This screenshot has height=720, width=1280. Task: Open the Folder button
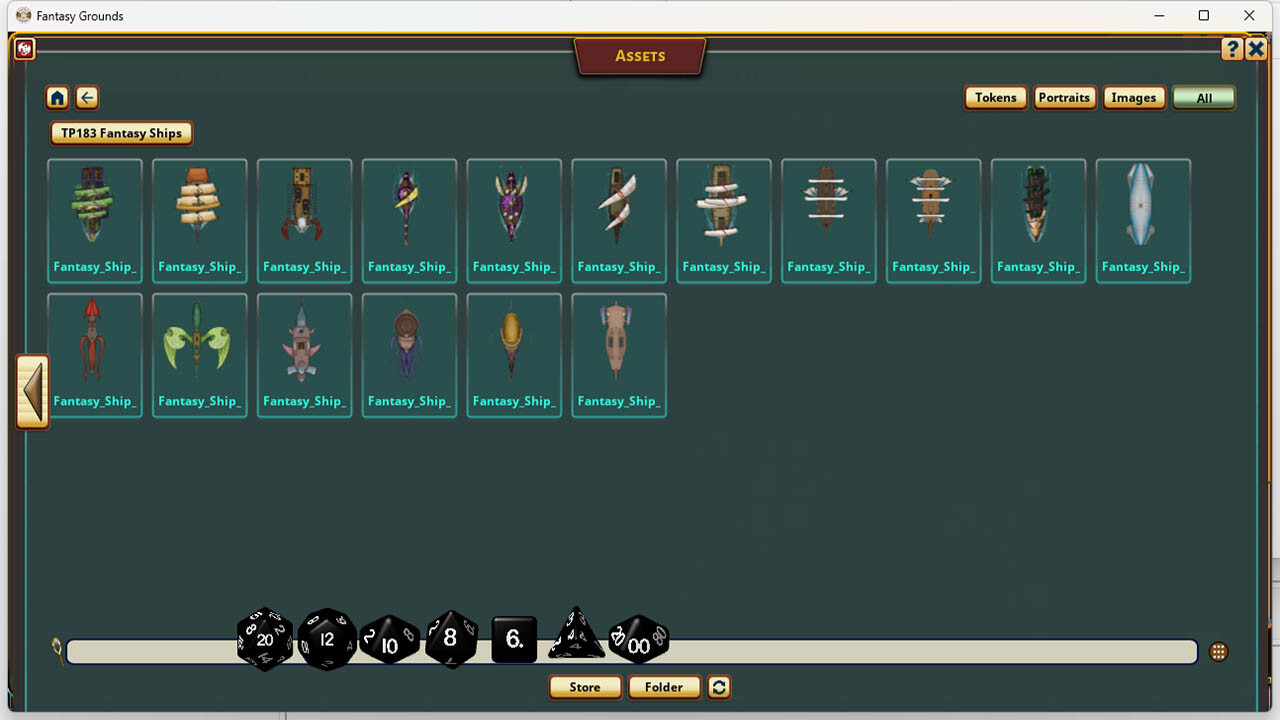click(x=664, y=687)
